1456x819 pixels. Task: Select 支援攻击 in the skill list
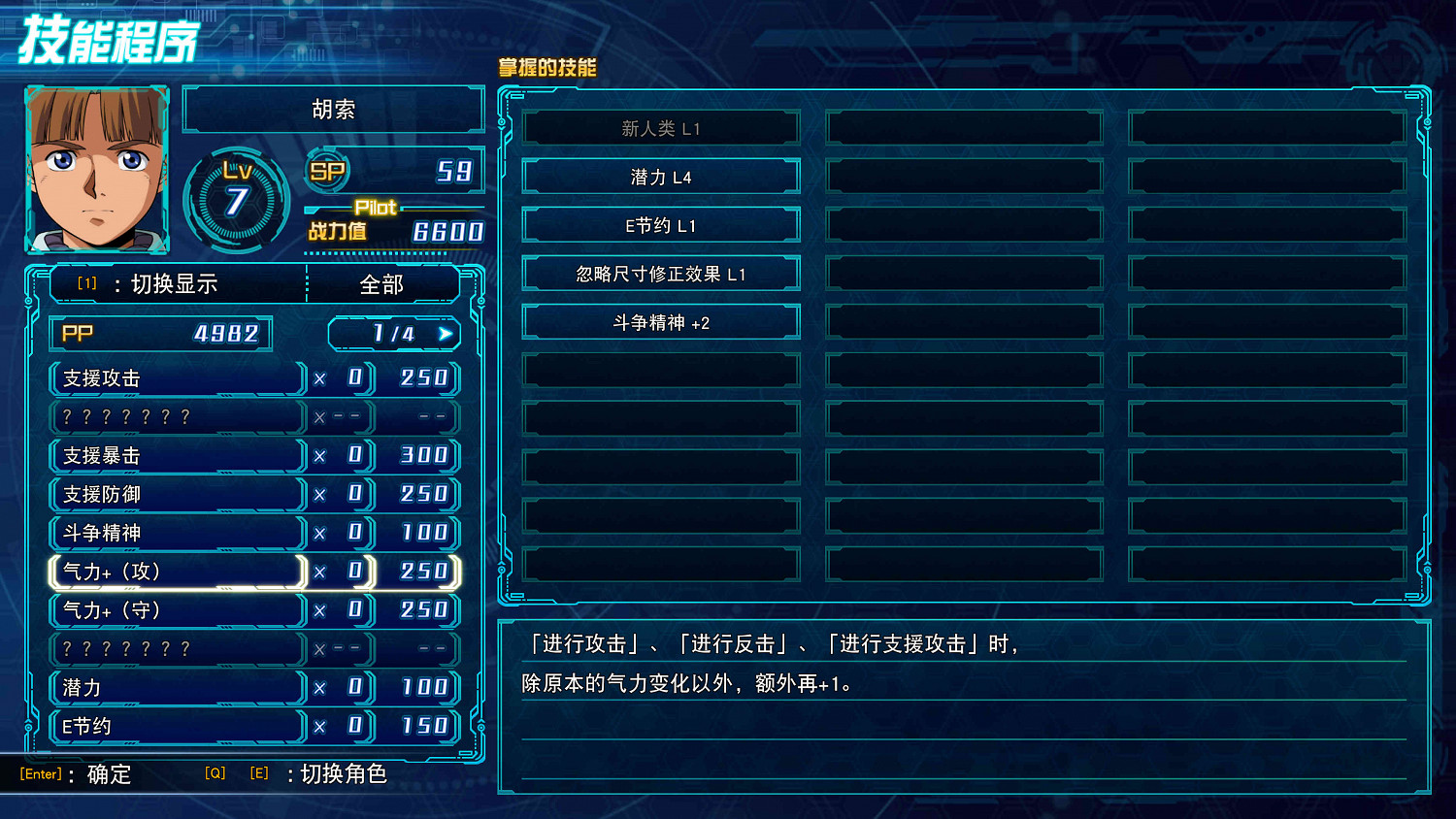[177, 377]
